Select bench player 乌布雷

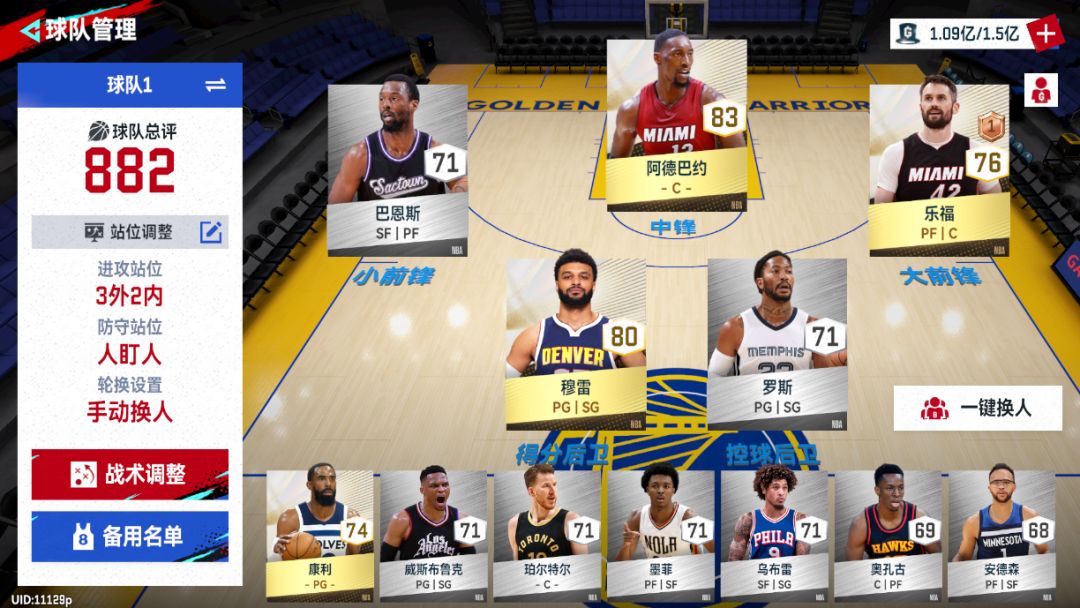774,532
